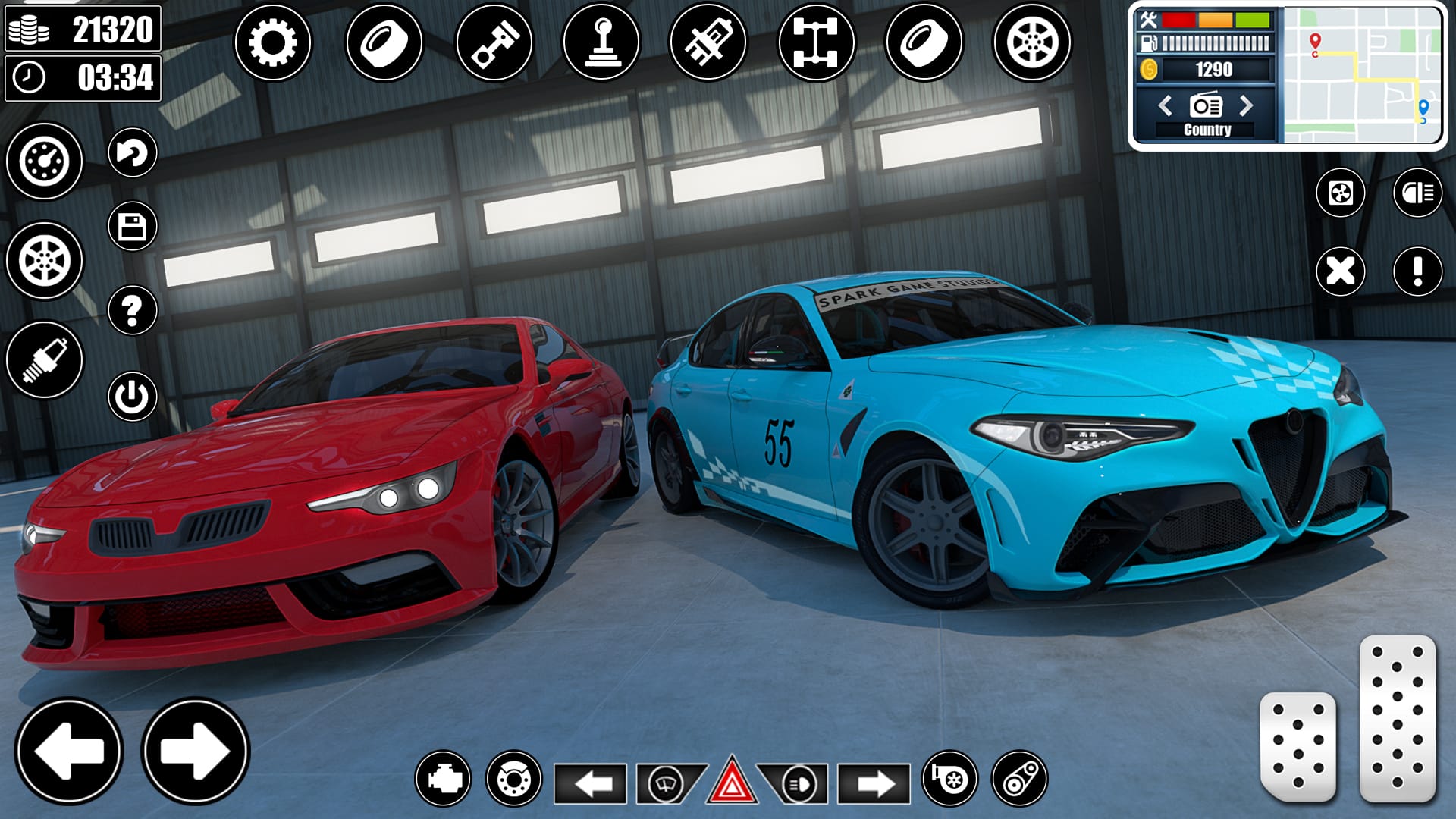
Task: Select the spark plug icon on the left
Action: 43,357
